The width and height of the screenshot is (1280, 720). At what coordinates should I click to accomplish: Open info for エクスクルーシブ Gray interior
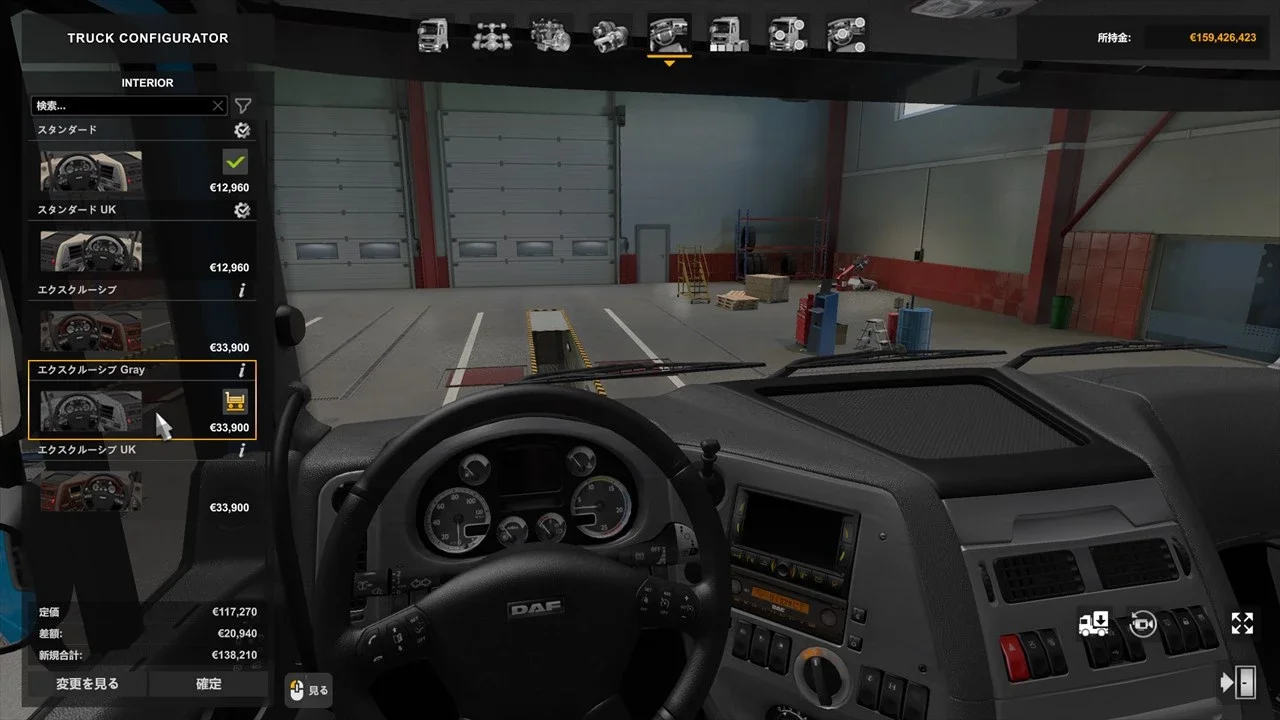pyautogui.click(x=240, y=370)
